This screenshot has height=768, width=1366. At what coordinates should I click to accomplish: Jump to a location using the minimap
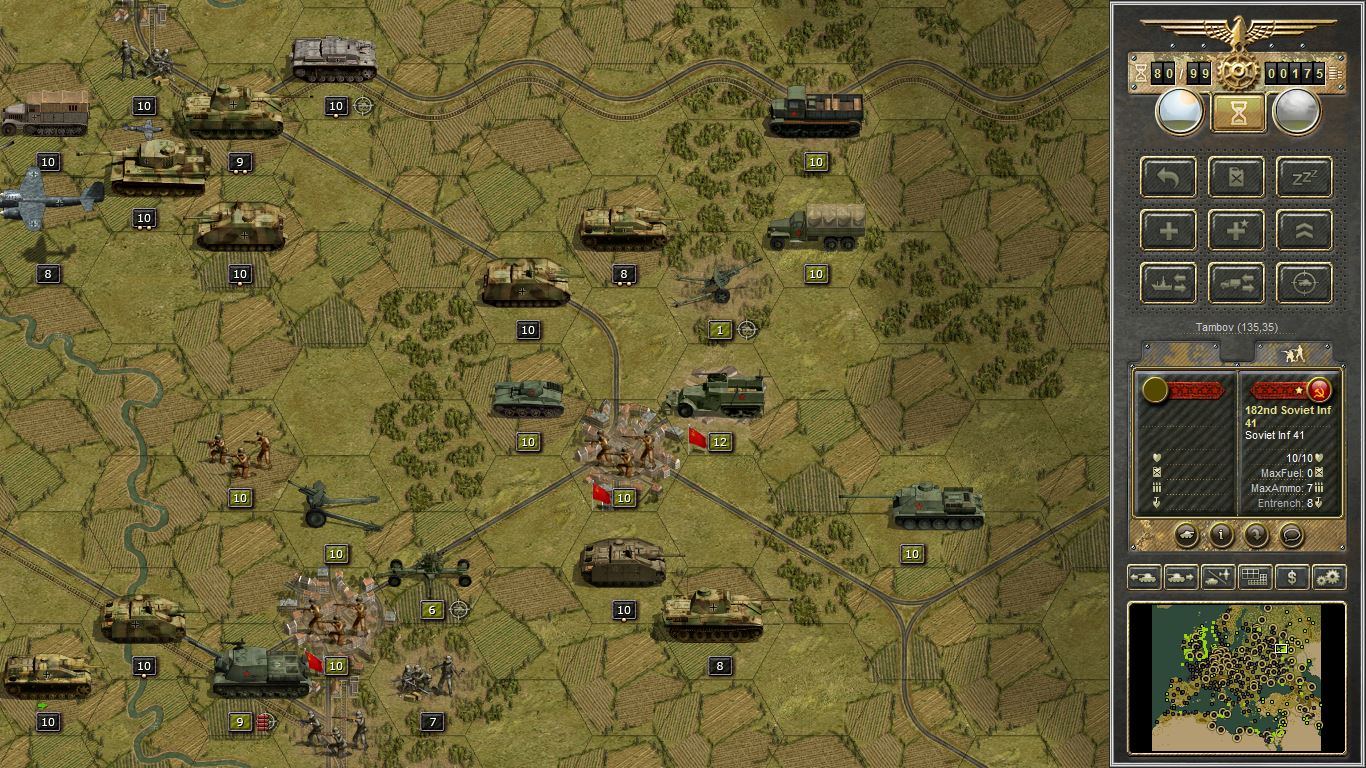pos(1240,680)
